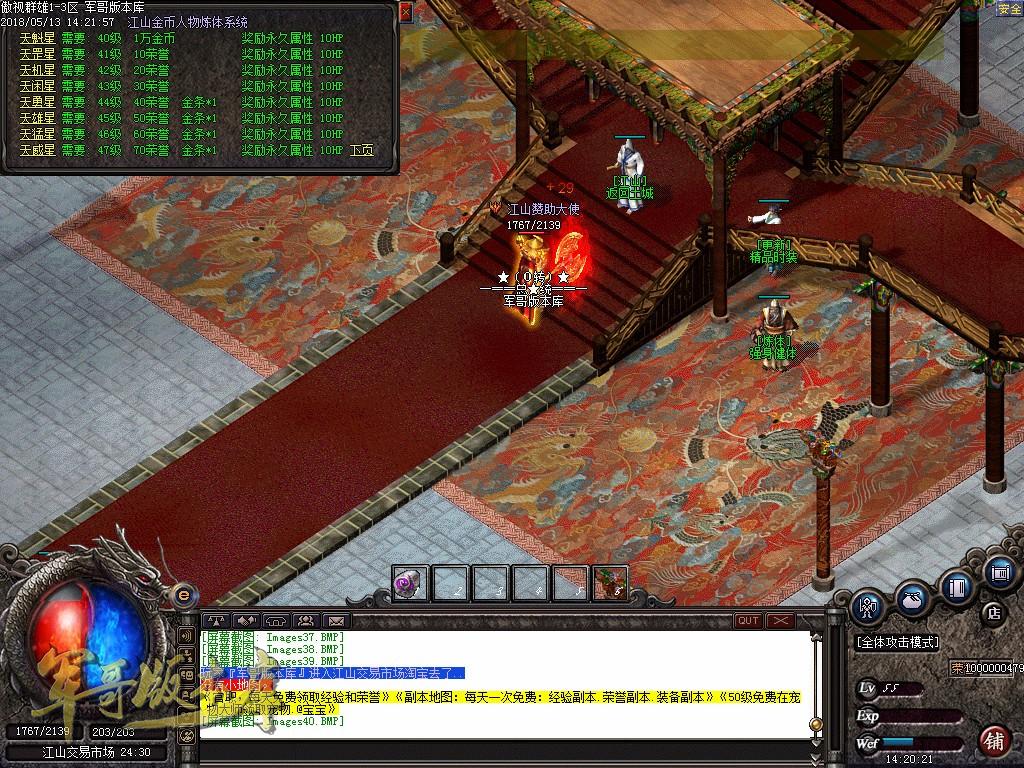Open the scroll icon menu
The image size is (1024, 768).
[999, 574]
